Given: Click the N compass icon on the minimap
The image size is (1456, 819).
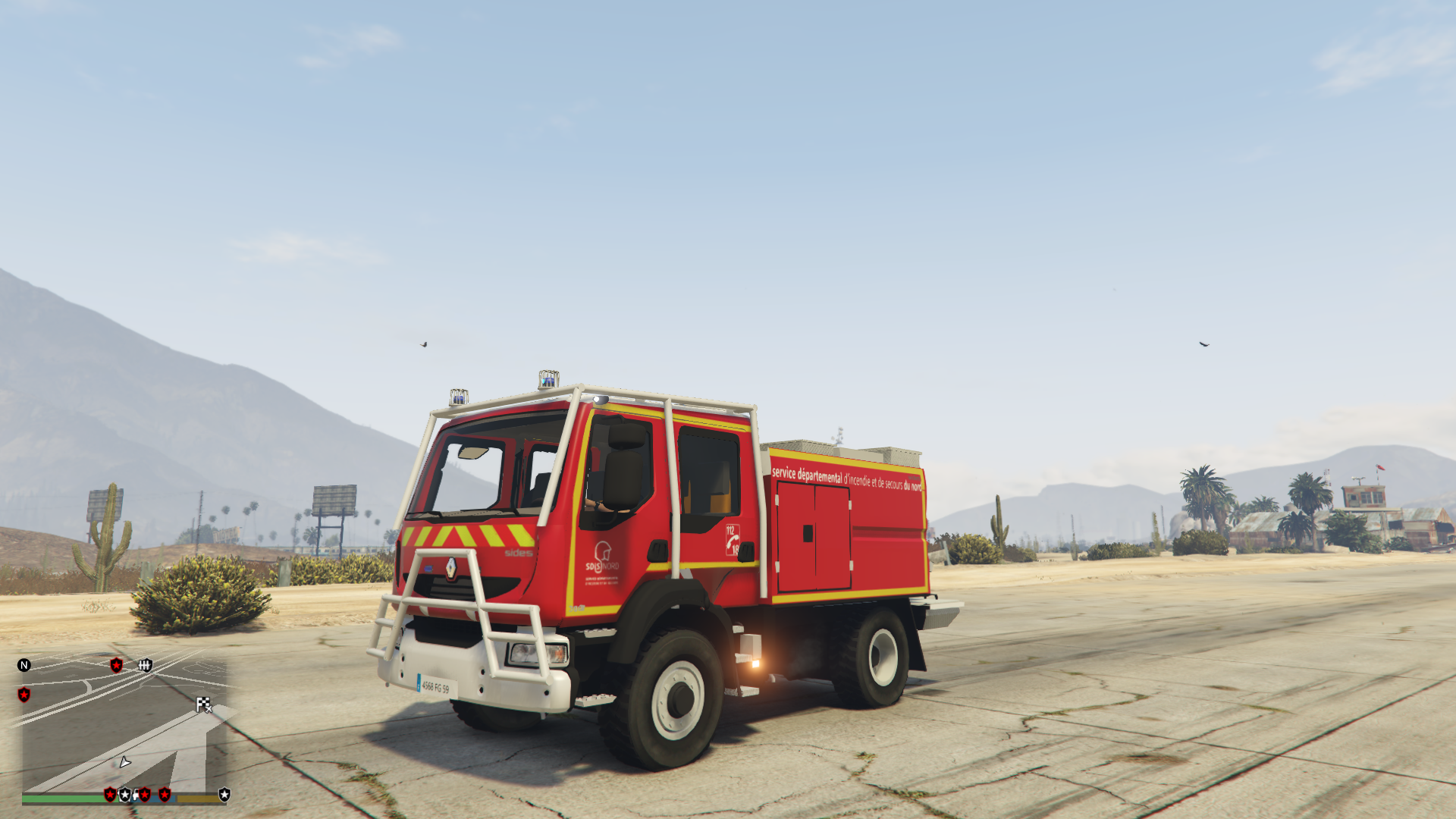Looking at the screenshot, I should (24, 665).
